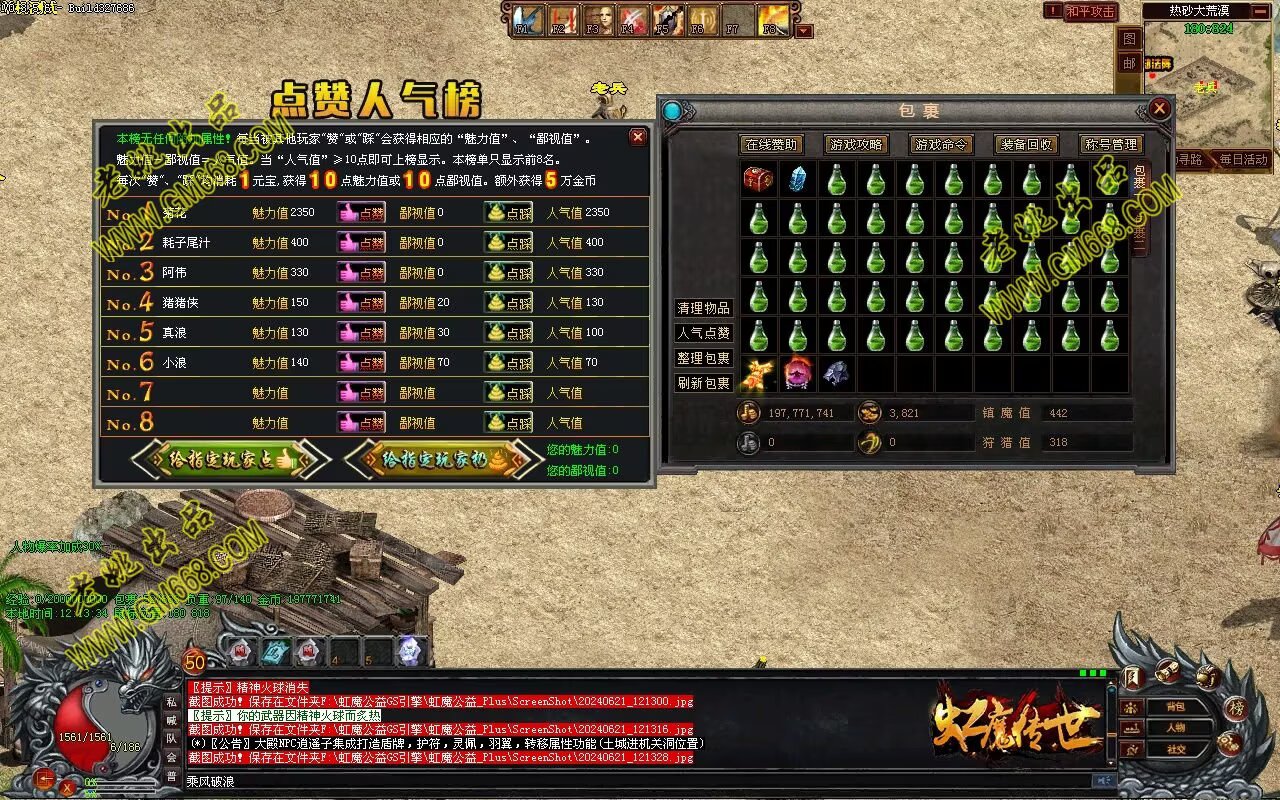Open the 人物 character button
The image size is (1280, 800).
coord(1175,727)
